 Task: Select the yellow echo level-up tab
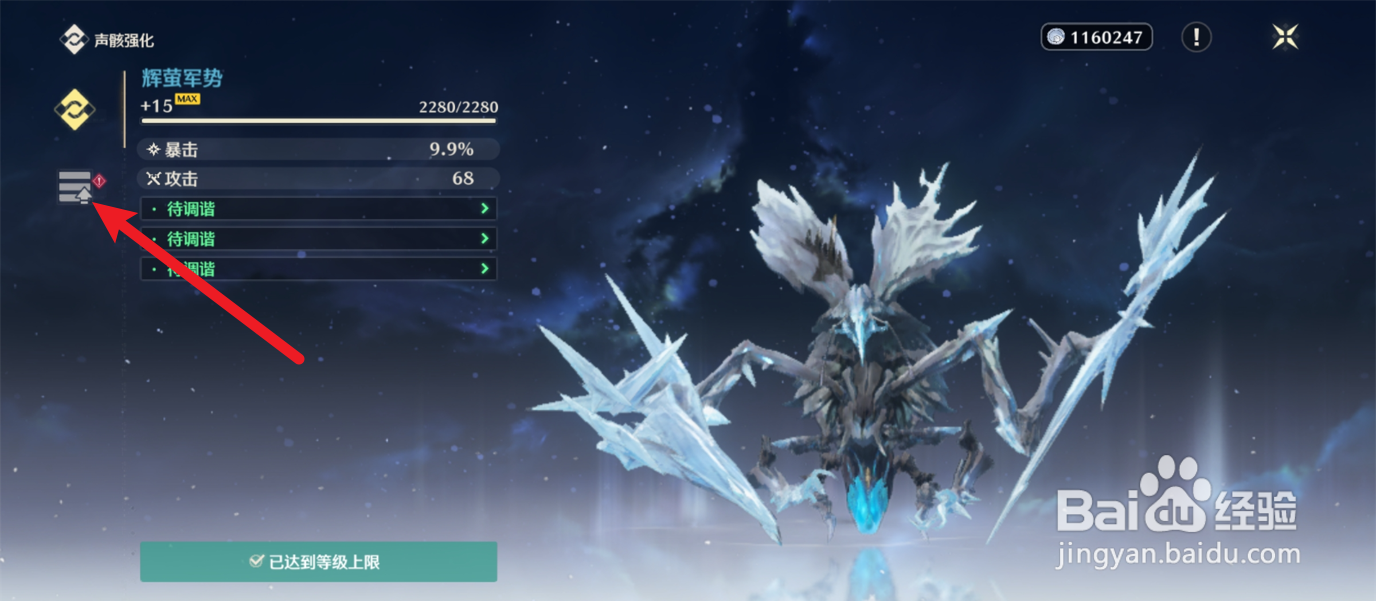(x=74, y=109)
